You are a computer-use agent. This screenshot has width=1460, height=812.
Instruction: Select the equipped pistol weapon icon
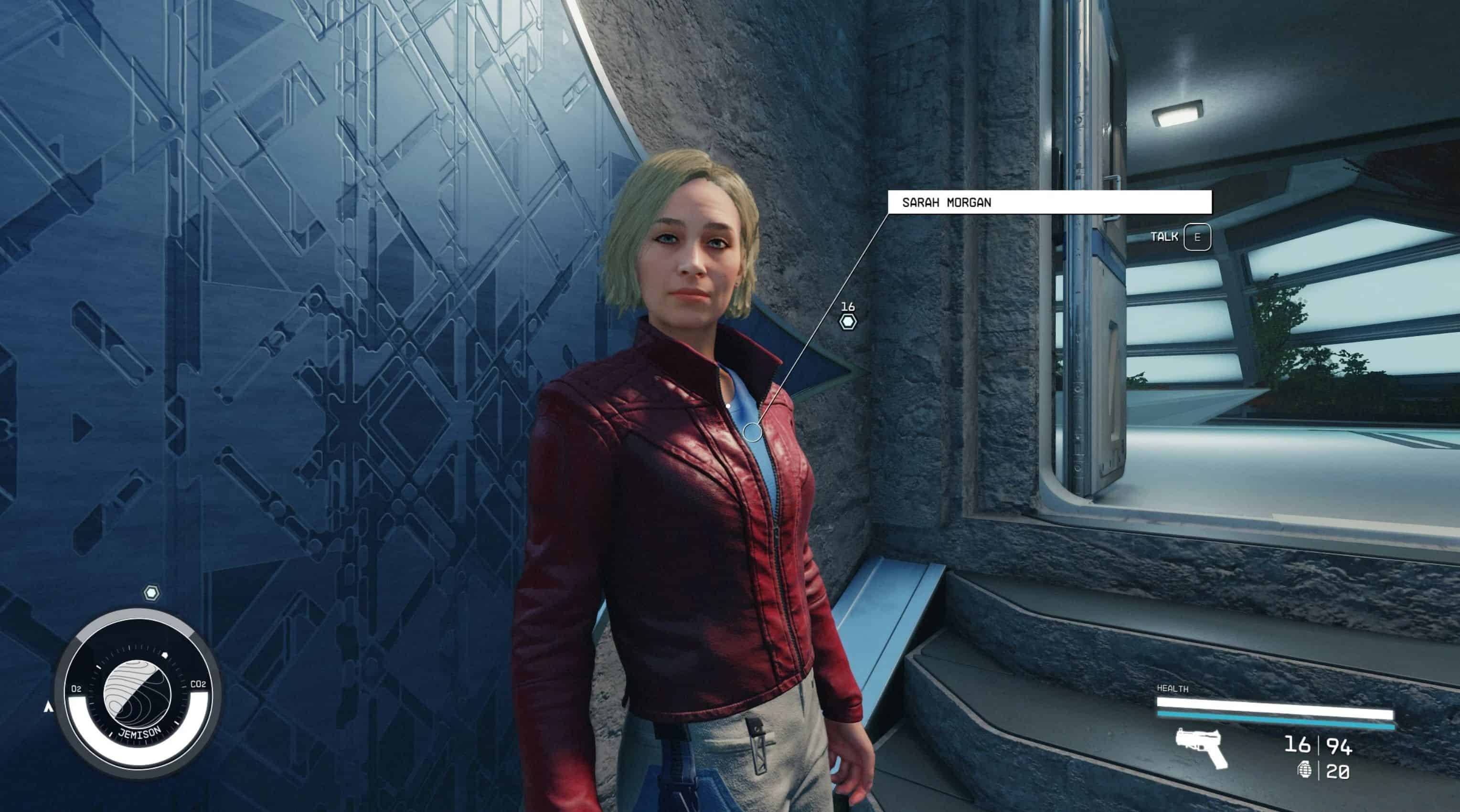[1201, 748]
